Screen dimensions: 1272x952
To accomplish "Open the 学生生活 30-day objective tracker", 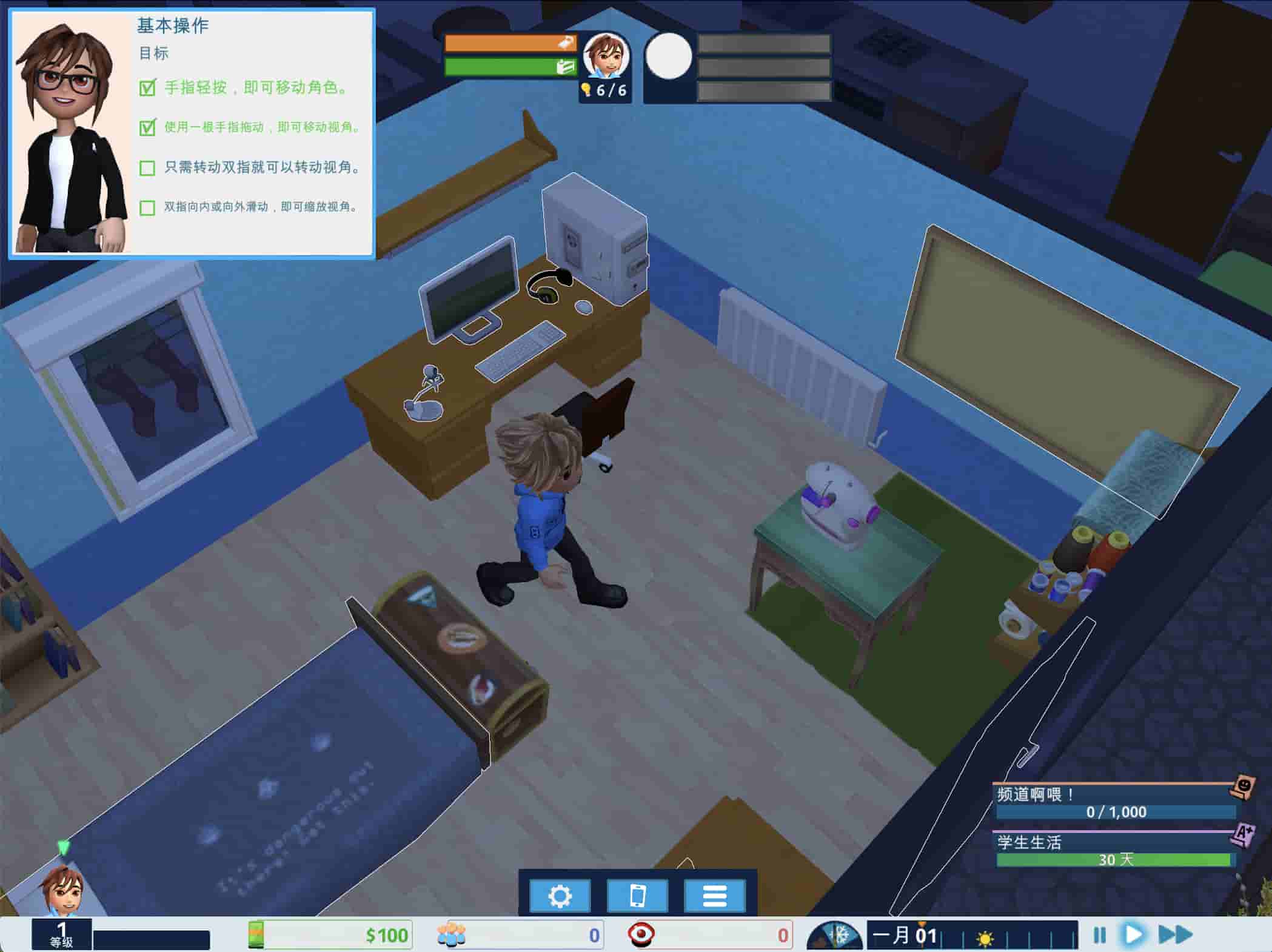I will click(1116, 851).
